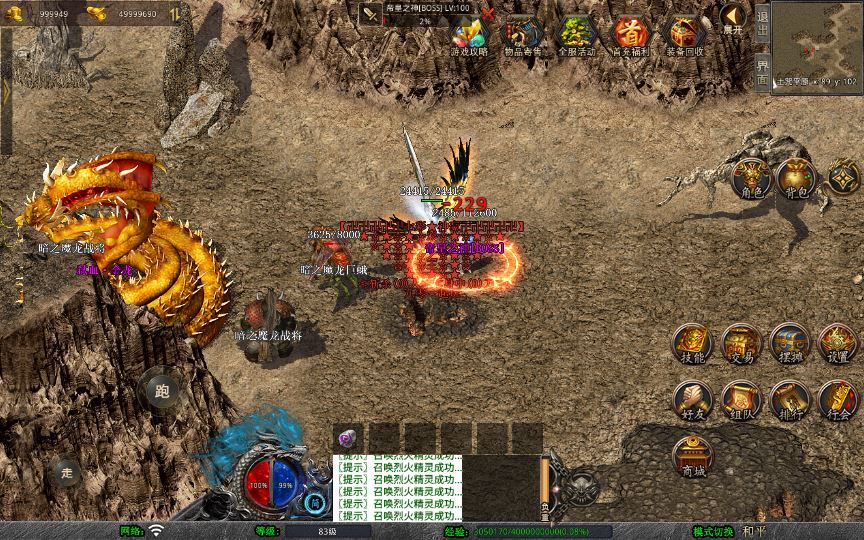864x540 pixels.
Task: Open the 好友 friends list
Action: (692, 400)
